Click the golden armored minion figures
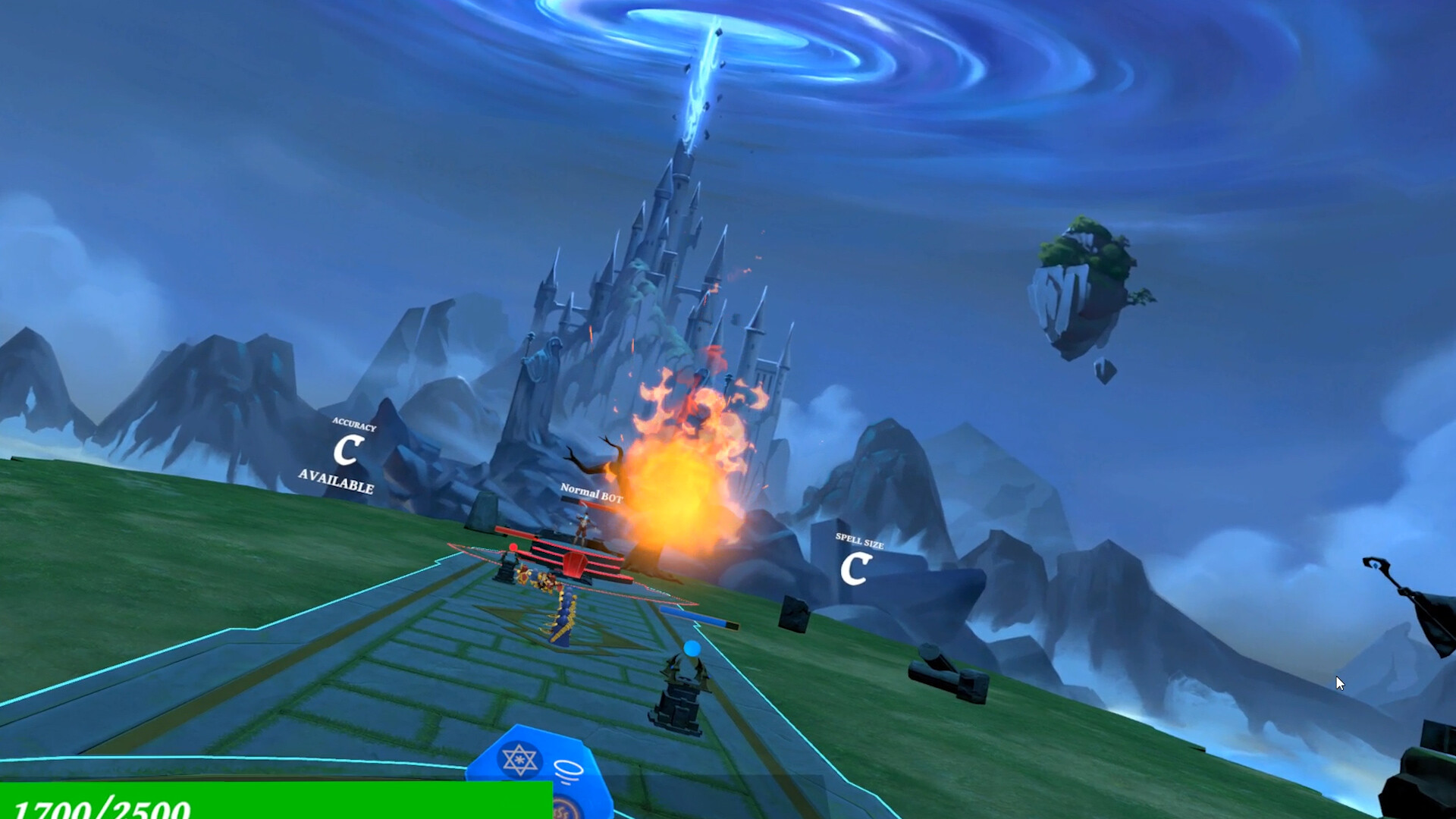1456x819 pixels. click(x=538, y=577)
